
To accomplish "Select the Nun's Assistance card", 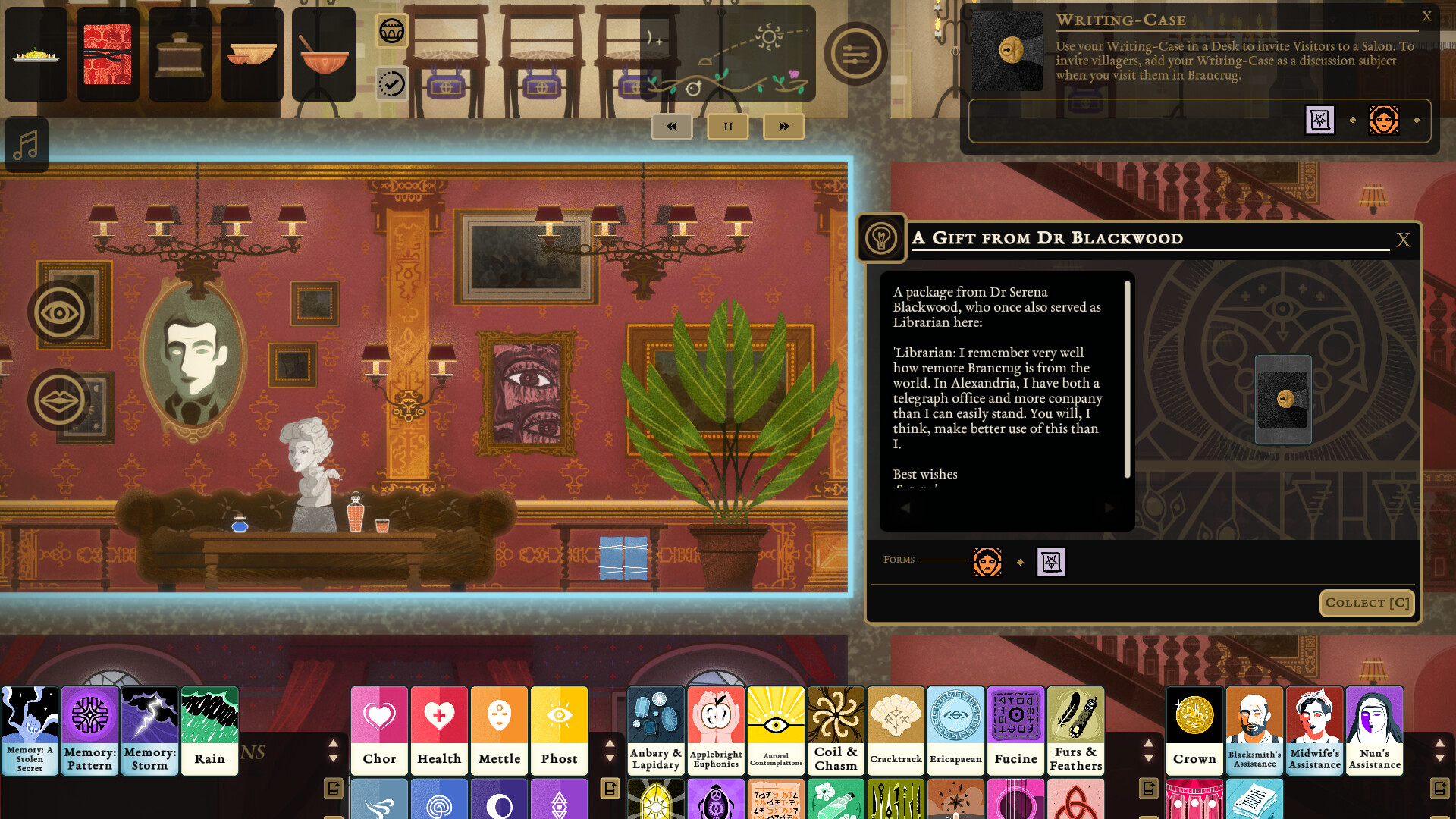I will point(1374,730).
